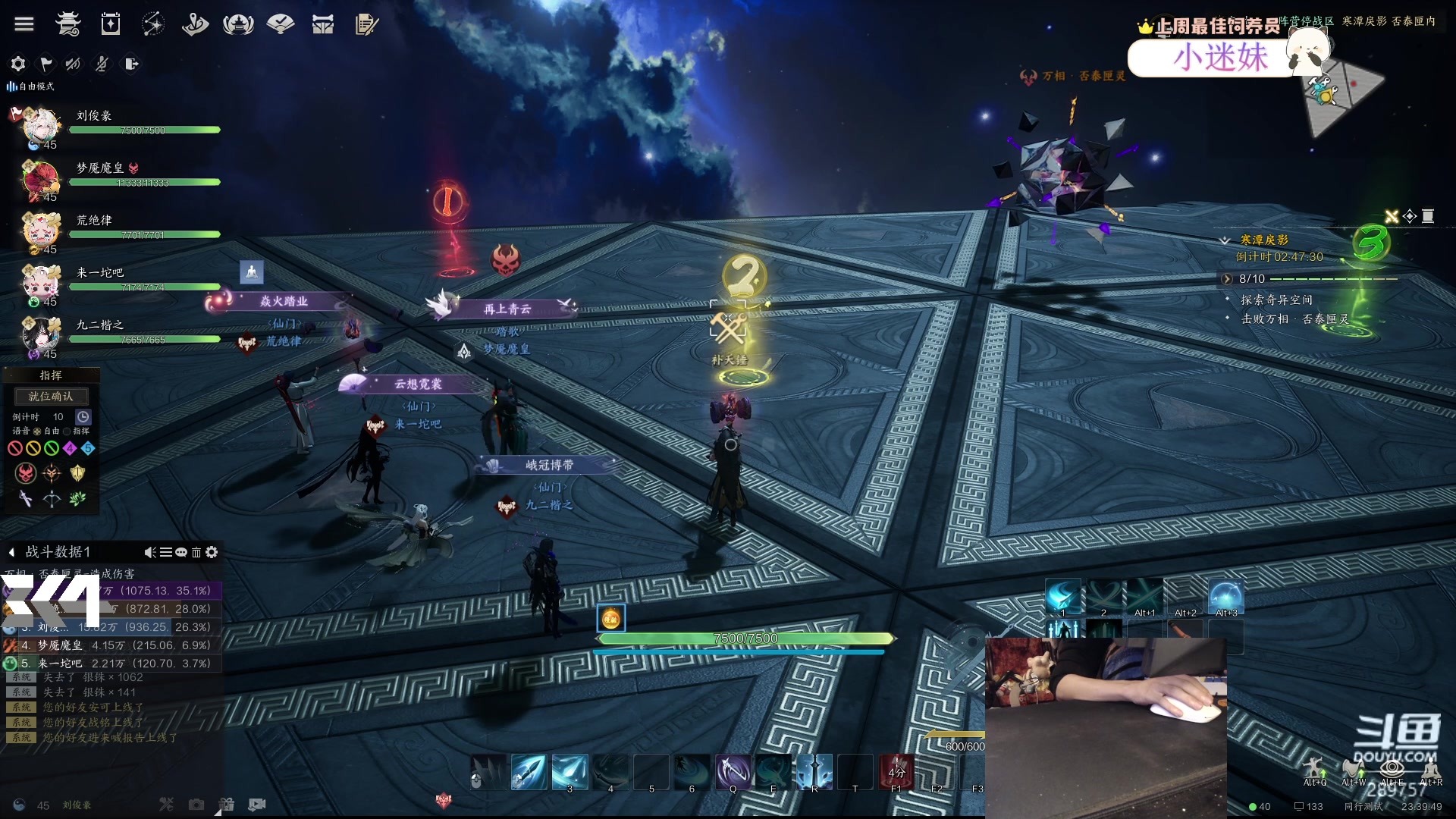Choose the green lotus marker
Viewport: 1456px width, 819px height.
click(77, 498)
